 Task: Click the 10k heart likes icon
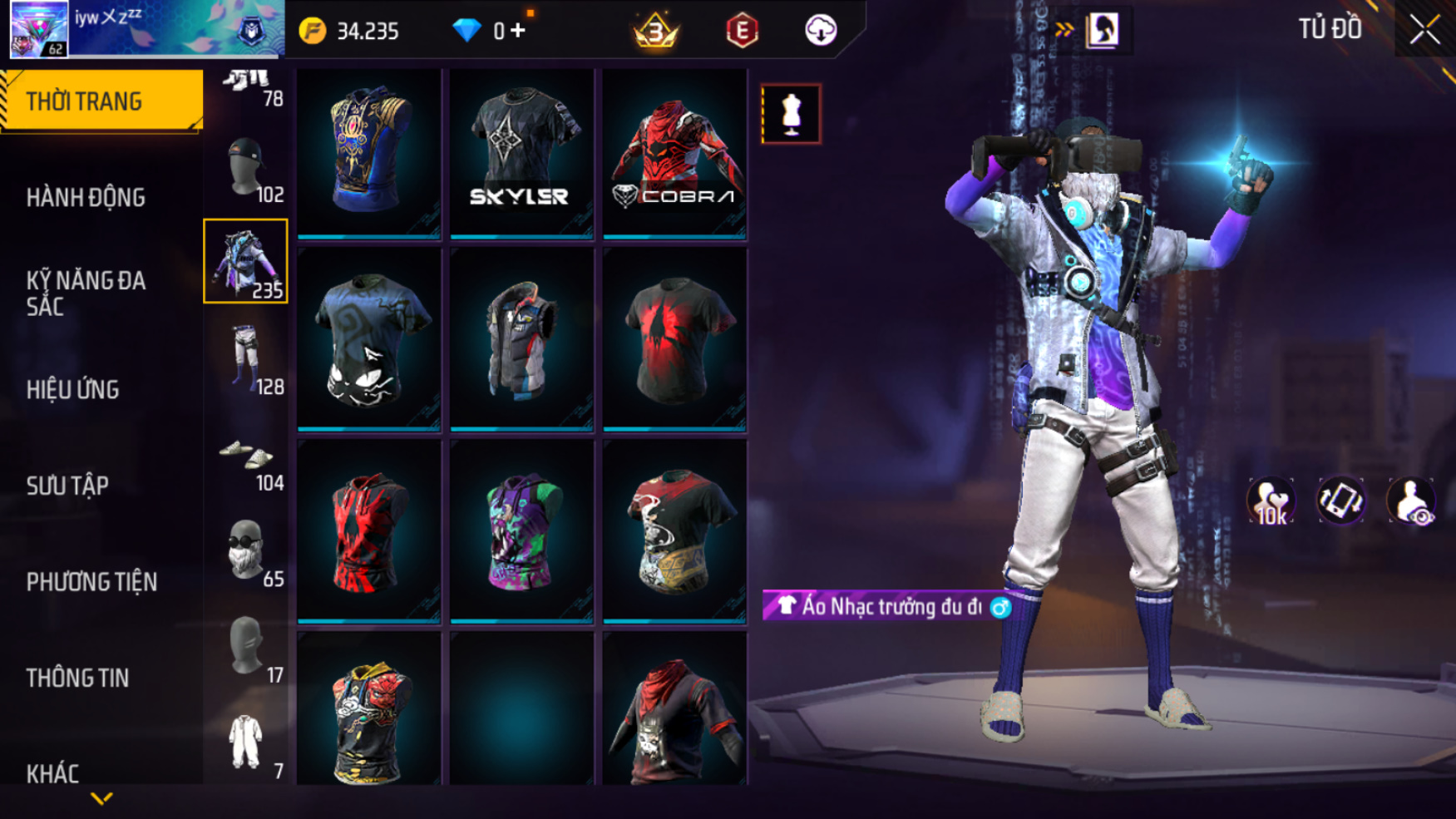(x=1270, y=501)
